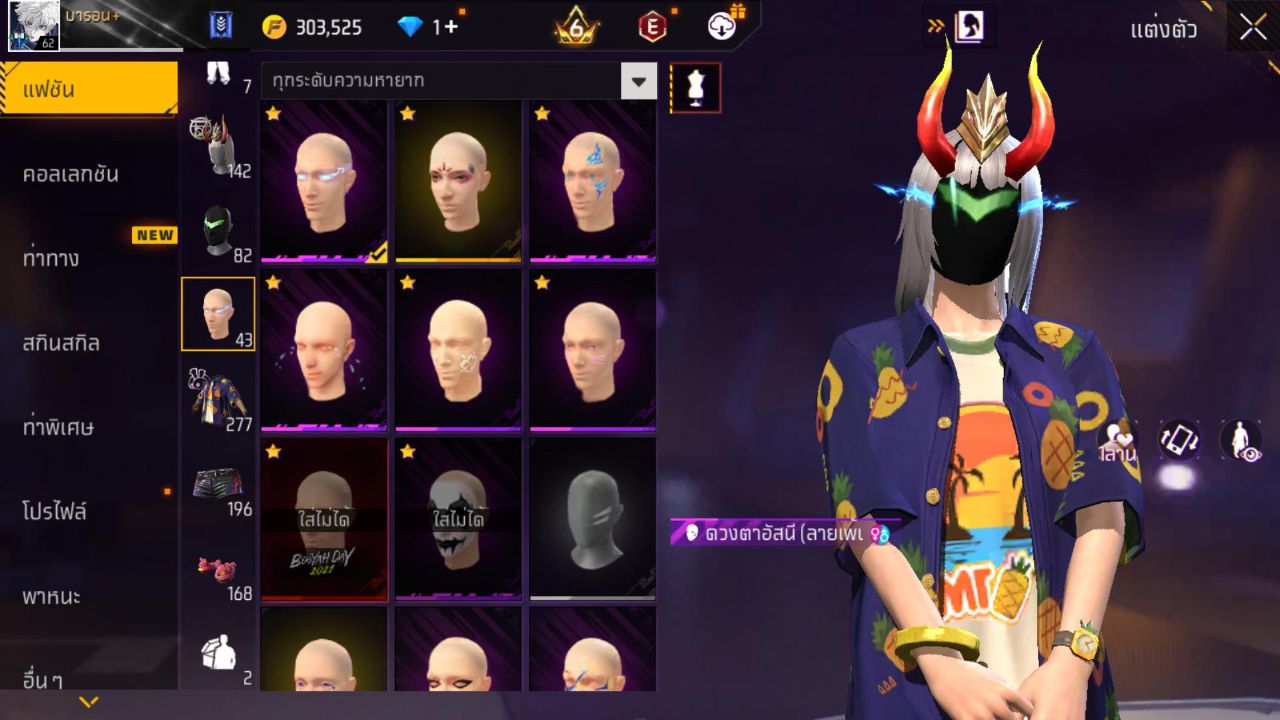Select the Booyah Day 2021 face item

[324, 518]
